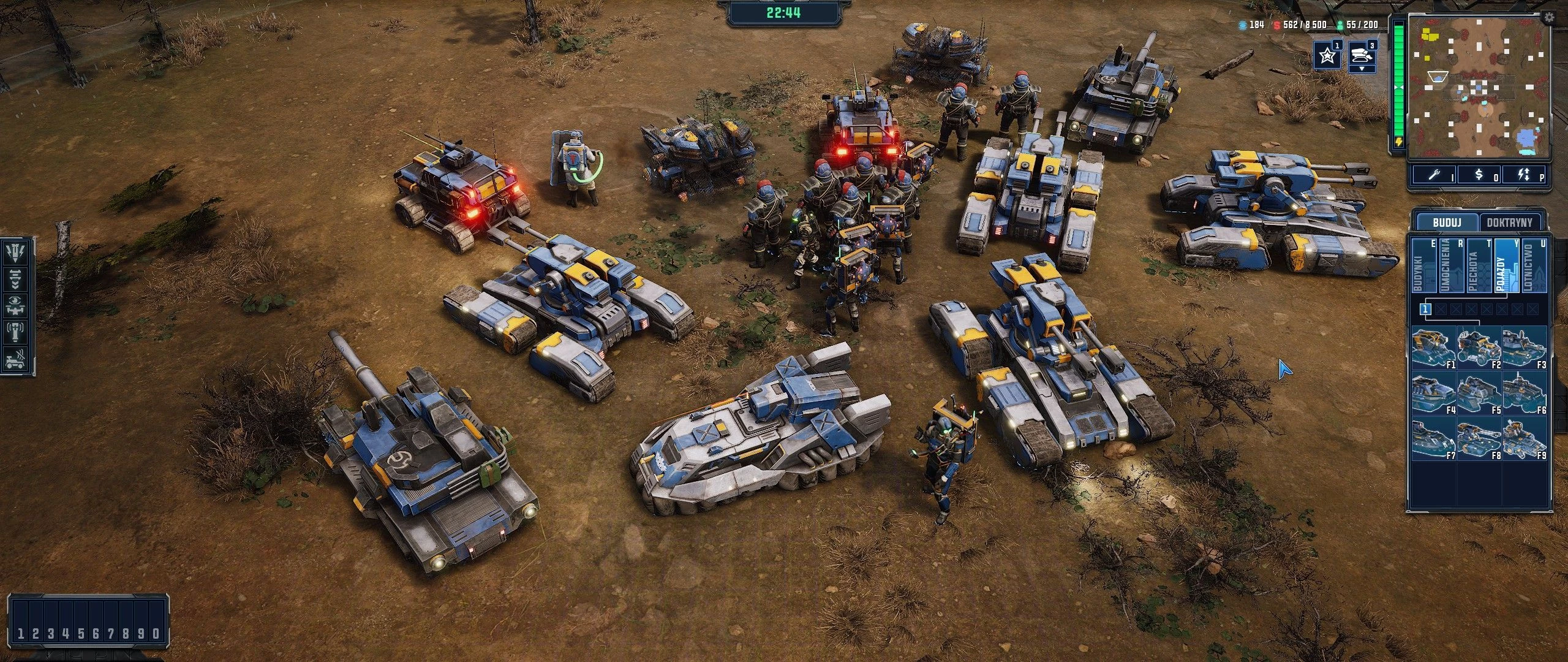Select the Buduj tab
The height and width of the screenshot is (662, 1568).
(x=1447, y=223)
